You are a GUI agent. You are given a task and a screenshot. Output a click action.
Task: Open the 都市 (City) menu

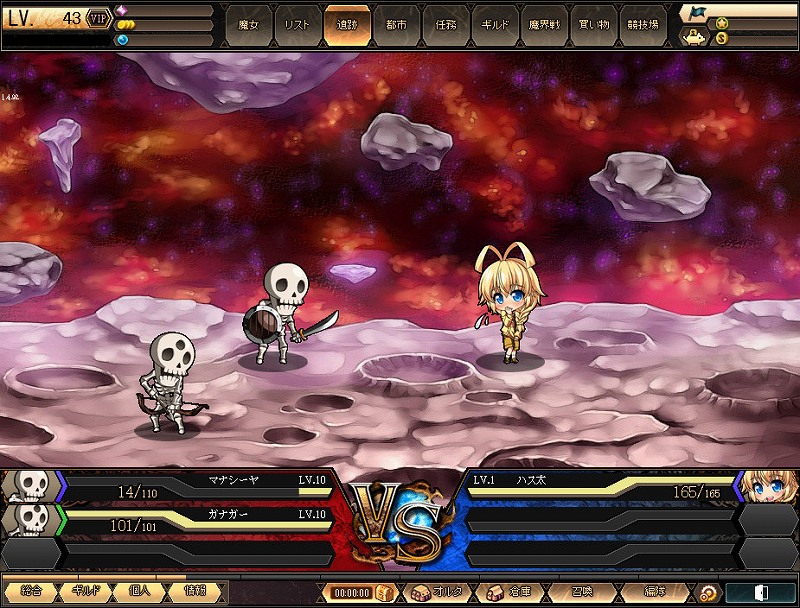[x=396, y=24]
